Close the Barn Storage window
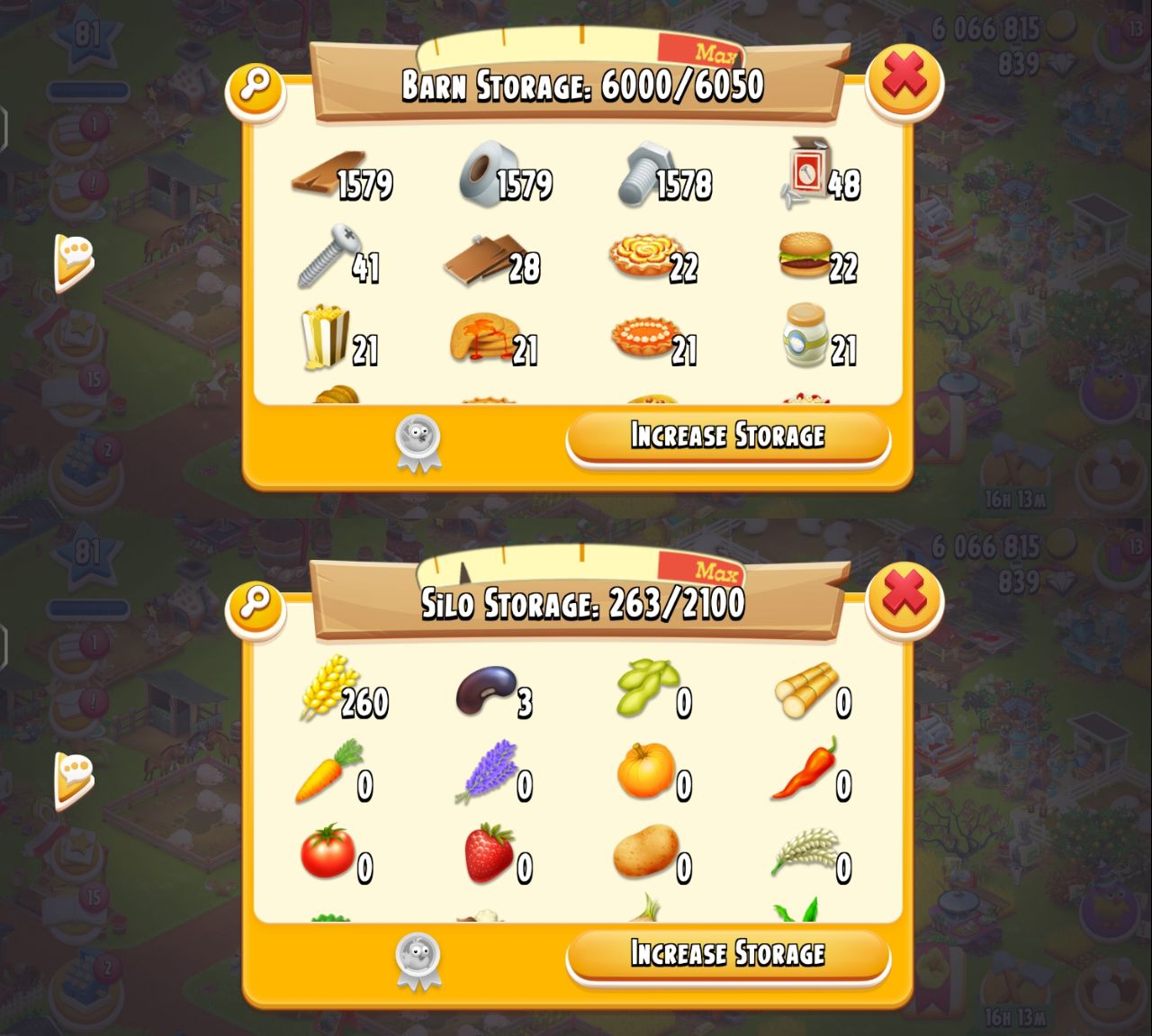1152x1036 pixels. (x=904, y=79)
